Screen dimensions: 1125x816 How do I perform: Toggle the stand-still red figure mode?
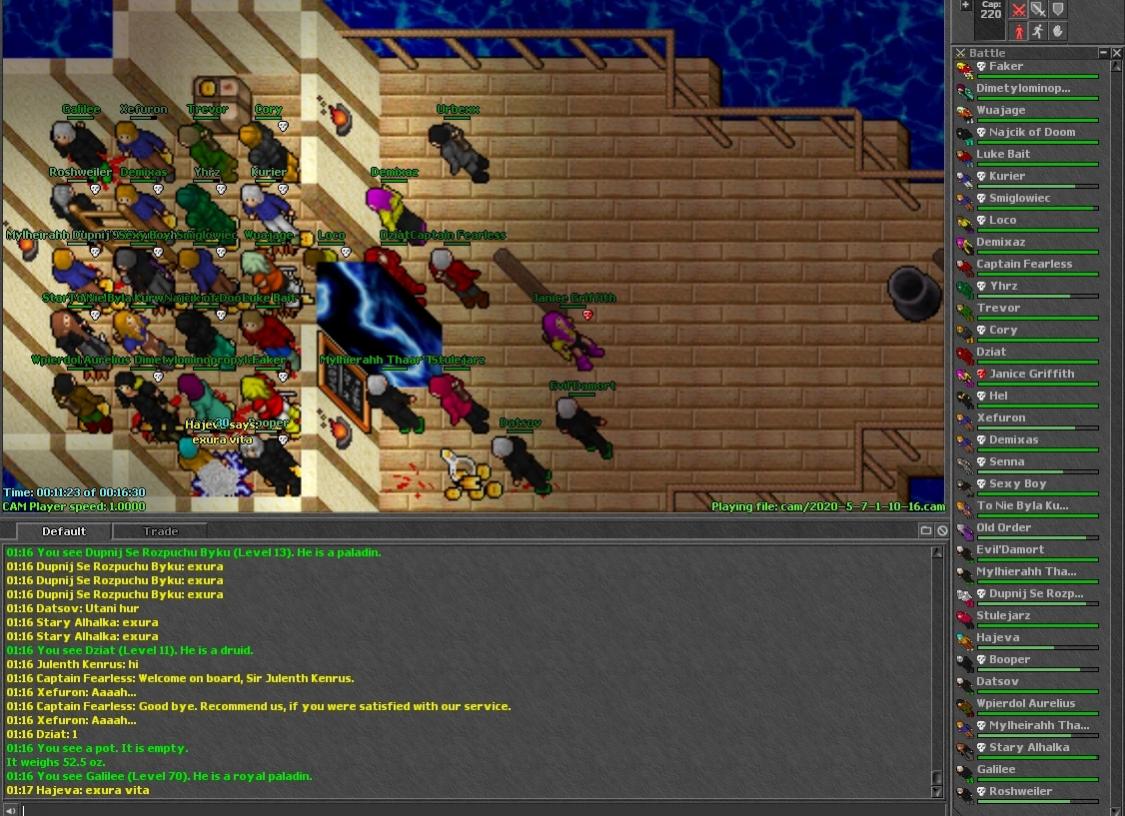coord(1018,31)
